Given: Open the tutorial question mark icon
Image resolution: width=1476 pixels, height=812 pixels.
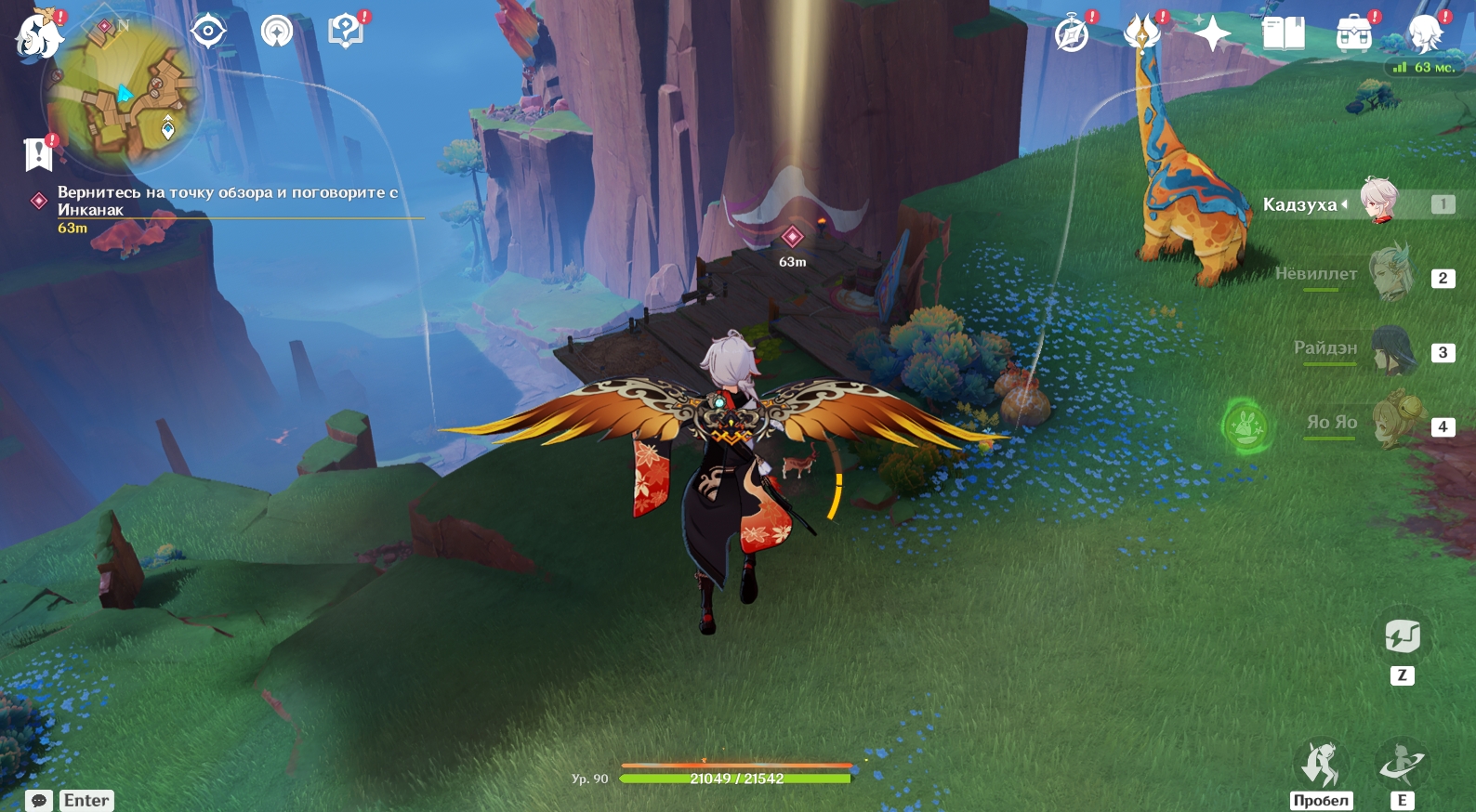Looking at the screenshot, I should coord(346,32).
